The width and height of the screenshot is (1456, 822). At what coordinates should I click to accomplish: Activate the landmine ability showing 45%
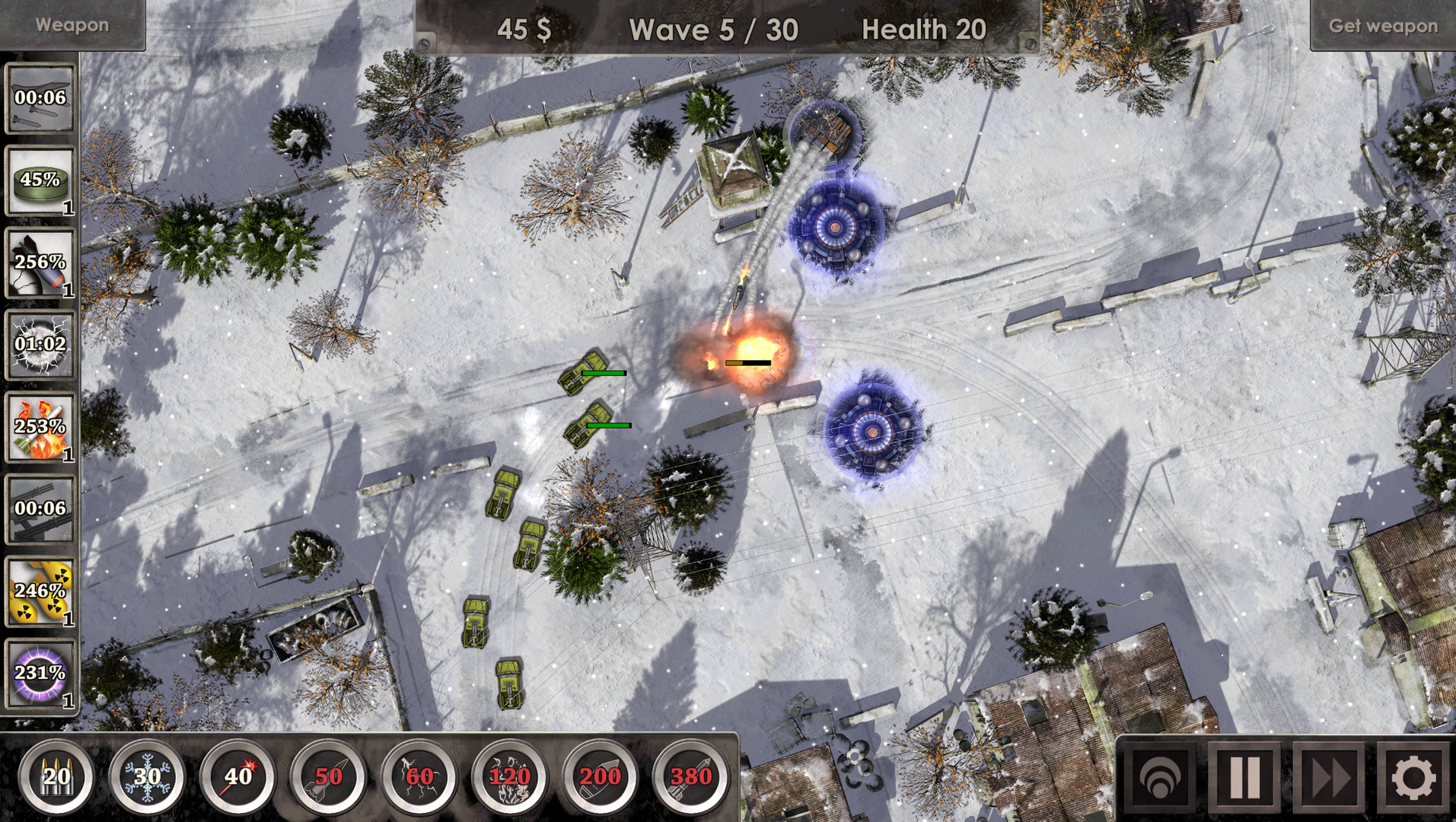point(40,185)
